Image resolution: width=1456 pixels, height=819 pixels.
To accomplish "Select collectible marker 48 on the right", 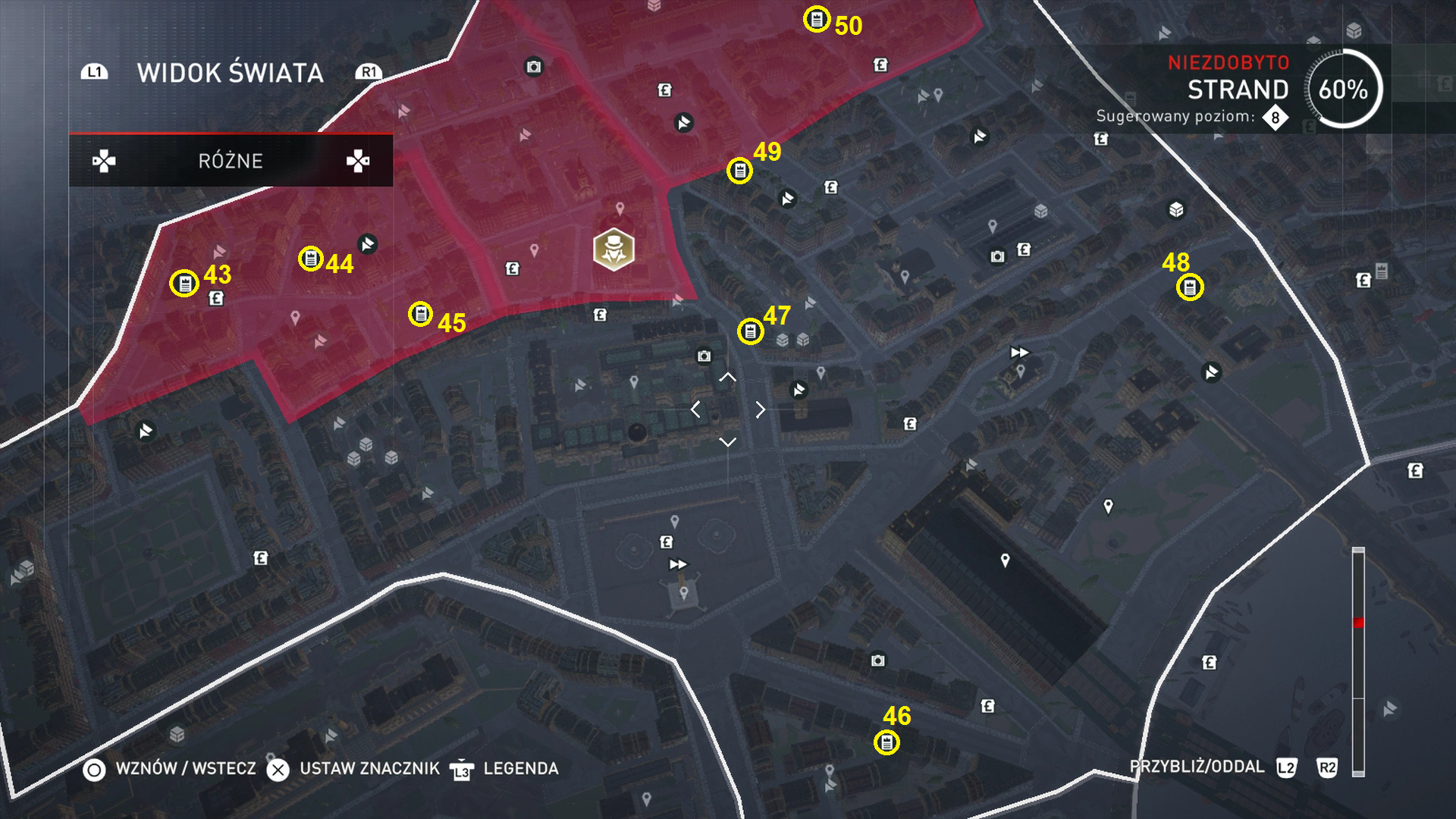I will tap(1191, 286).
